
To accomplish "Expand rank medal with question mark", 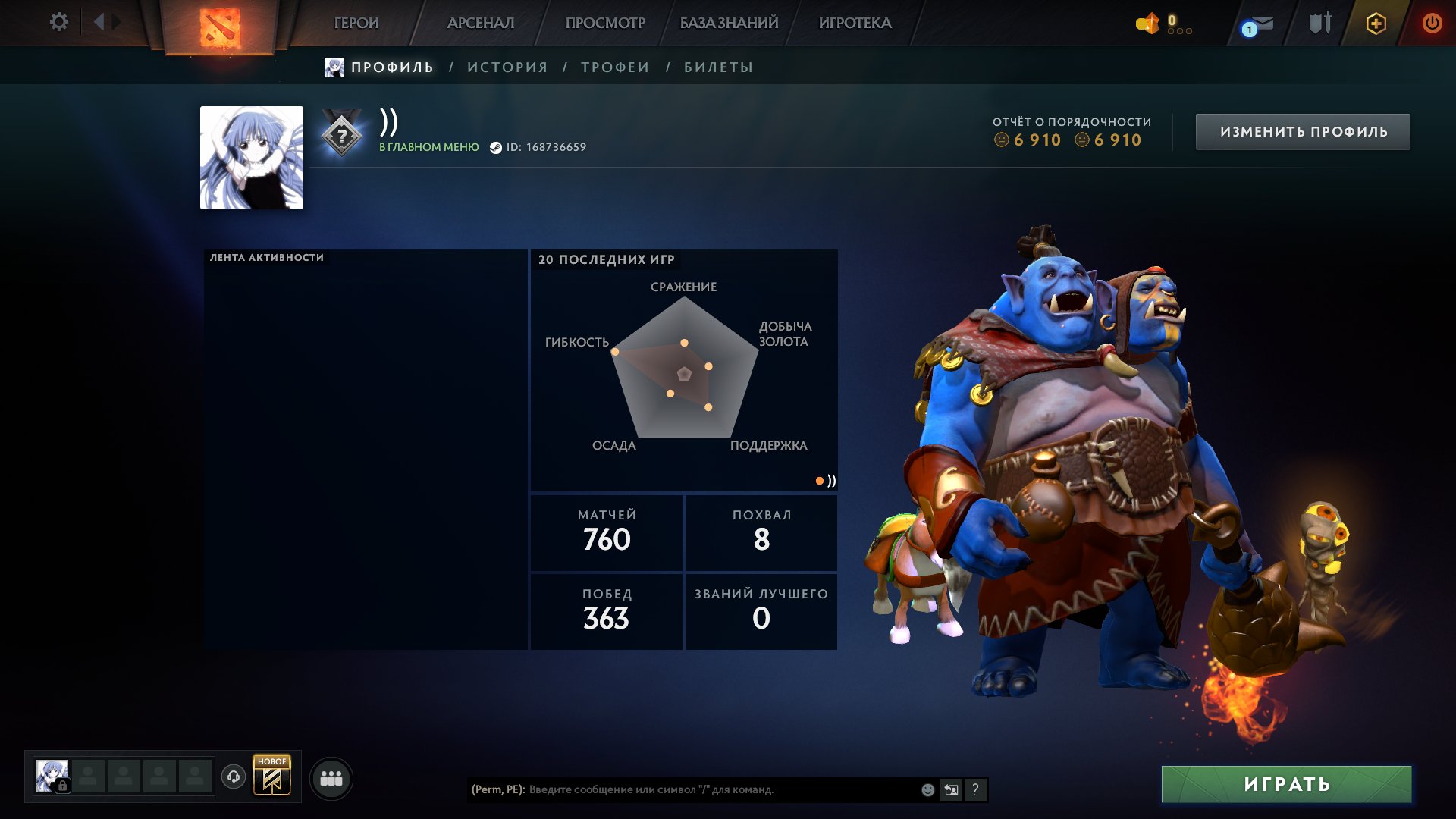I will [344, 136].
